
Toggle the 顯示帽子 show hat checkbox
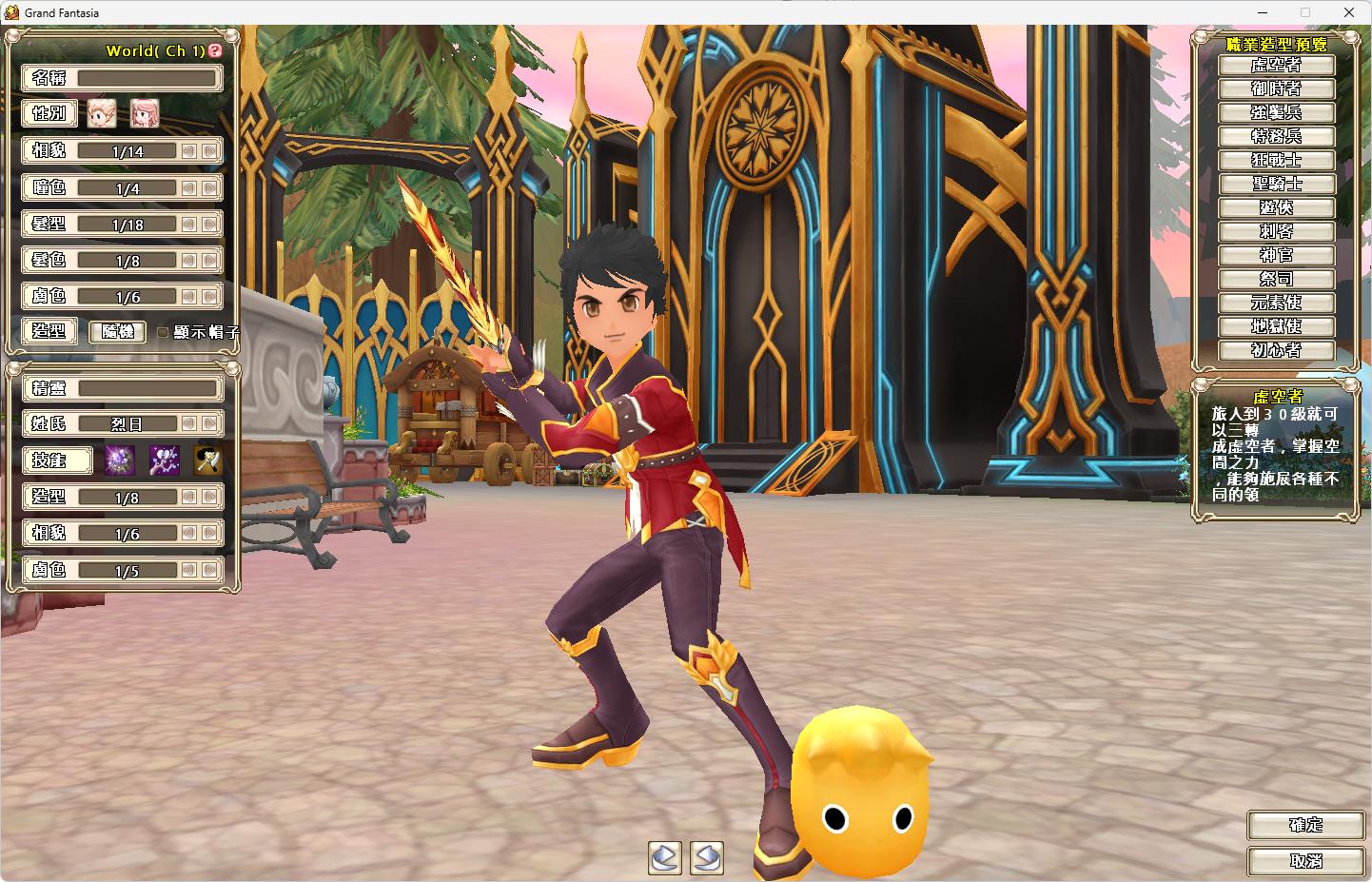click(x=163, y=332)
